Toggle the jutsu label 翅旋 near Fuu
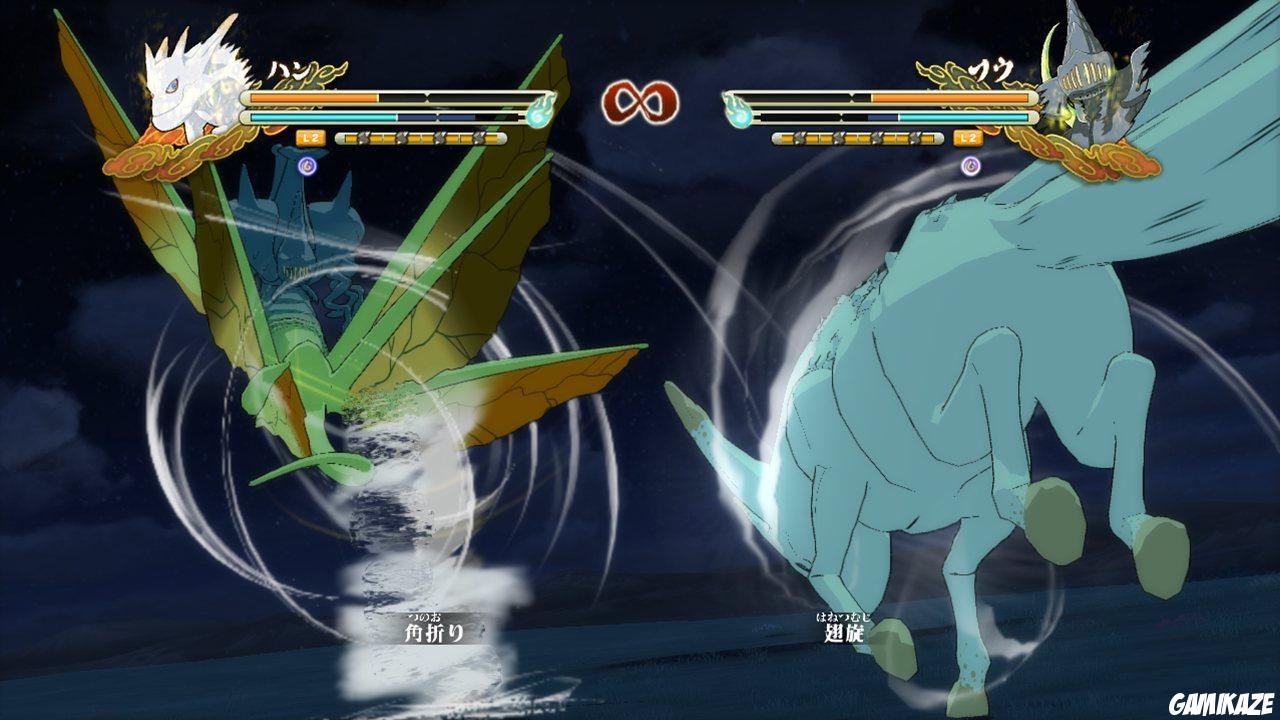1280x720 pixels. point(845,635)
